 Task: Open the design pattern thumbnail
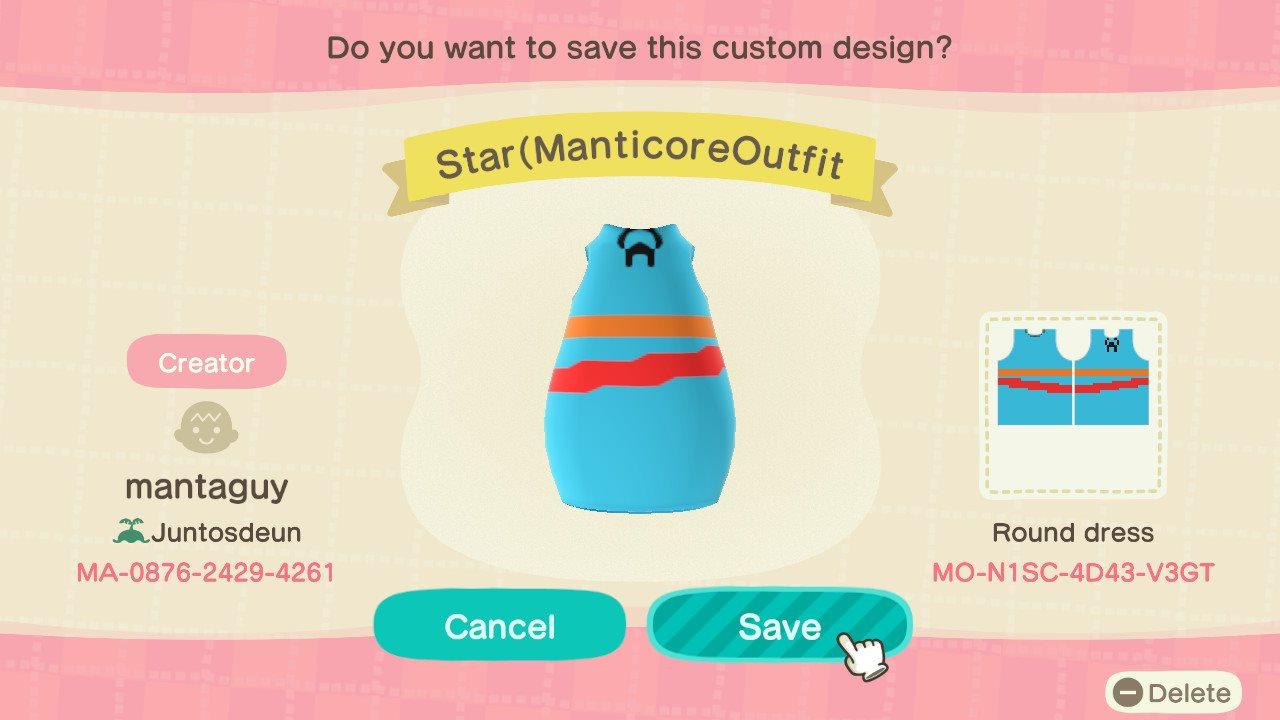[x=1073, y=406]
